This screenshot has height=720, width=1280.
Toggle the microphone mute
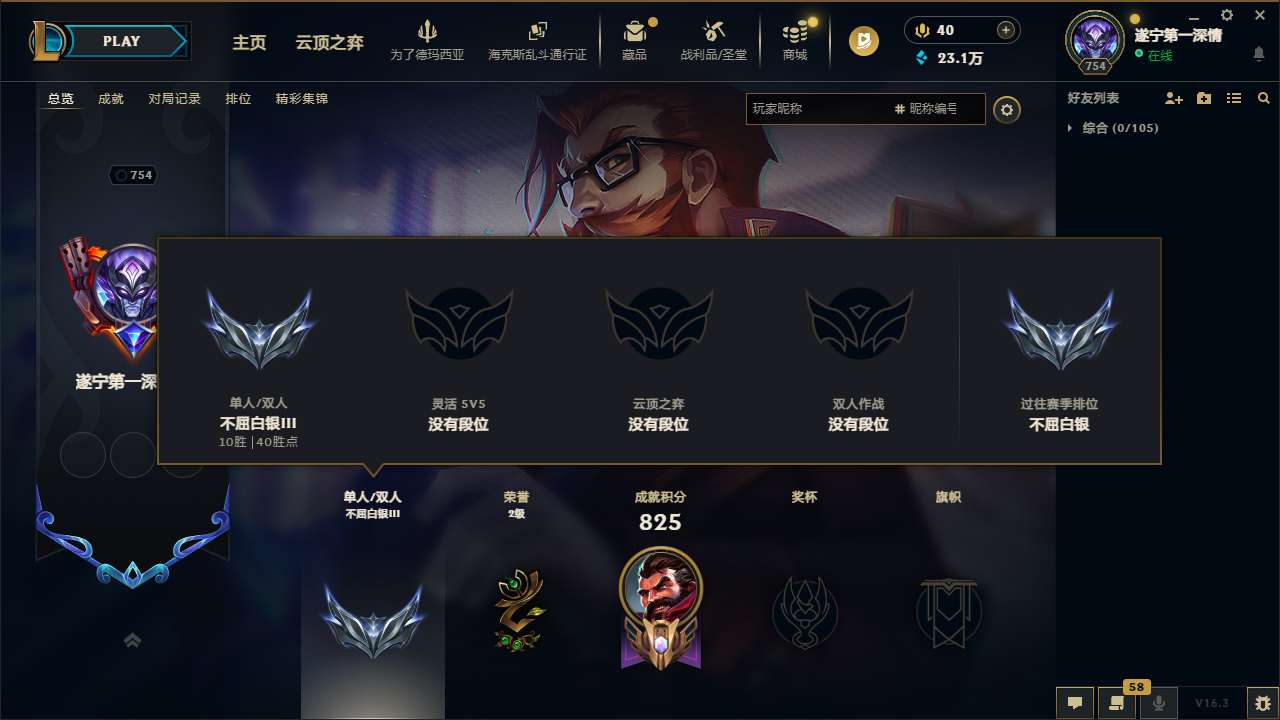pos(1158,701)
